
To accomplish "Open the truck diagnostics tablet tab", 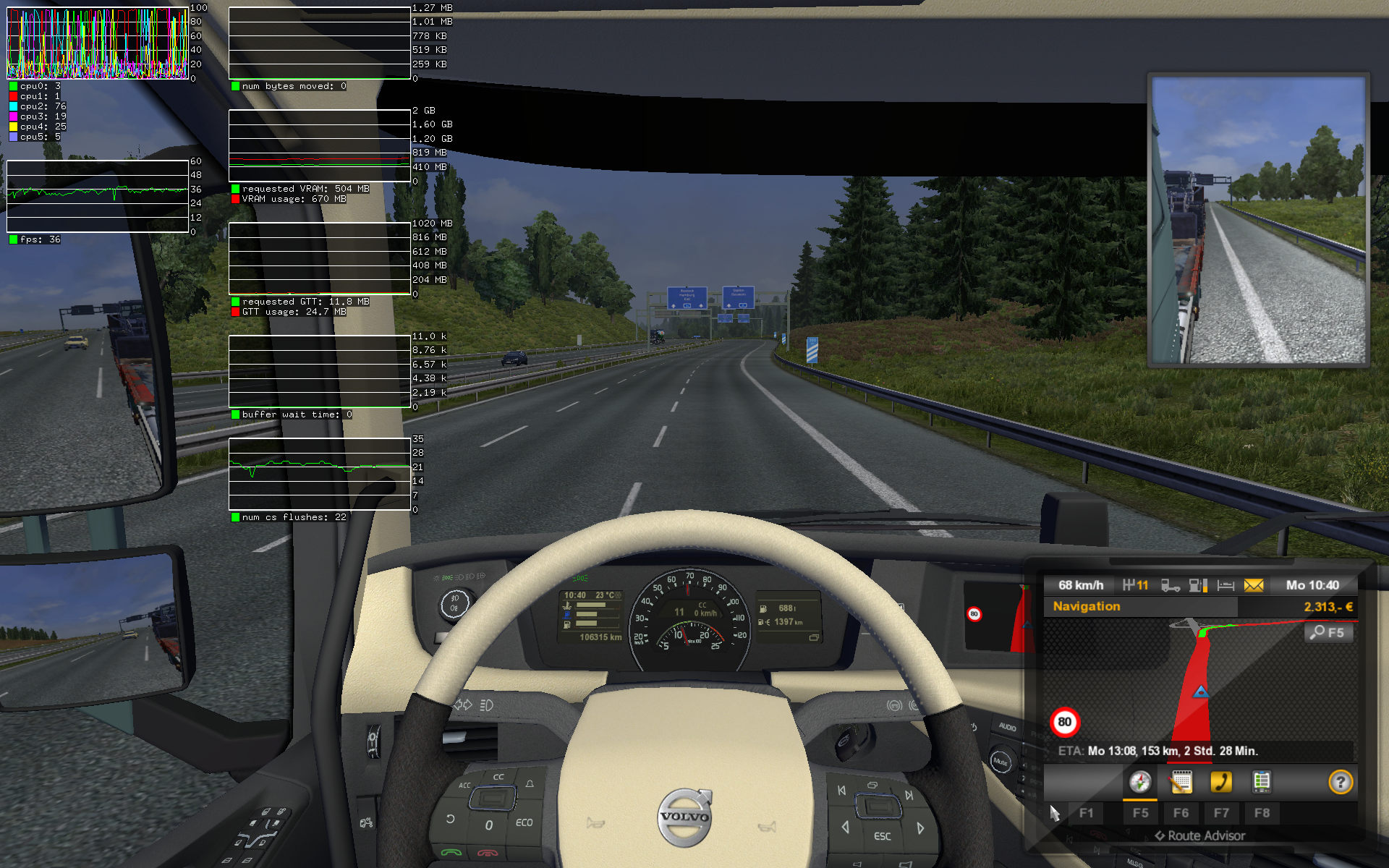I will coord(1262,782).
